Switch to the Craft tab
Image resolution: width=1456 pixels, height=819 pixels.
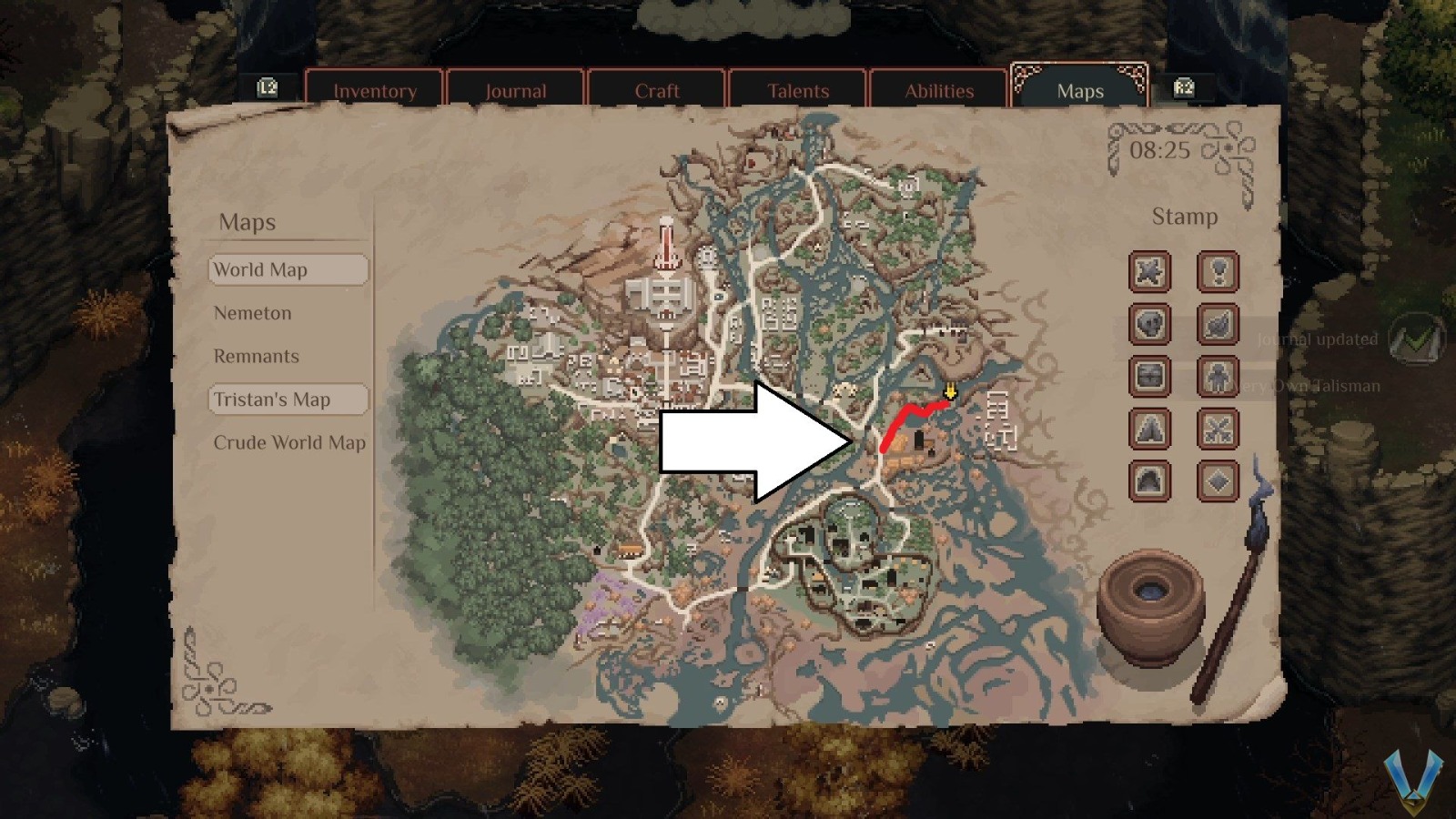pos(656,90)
